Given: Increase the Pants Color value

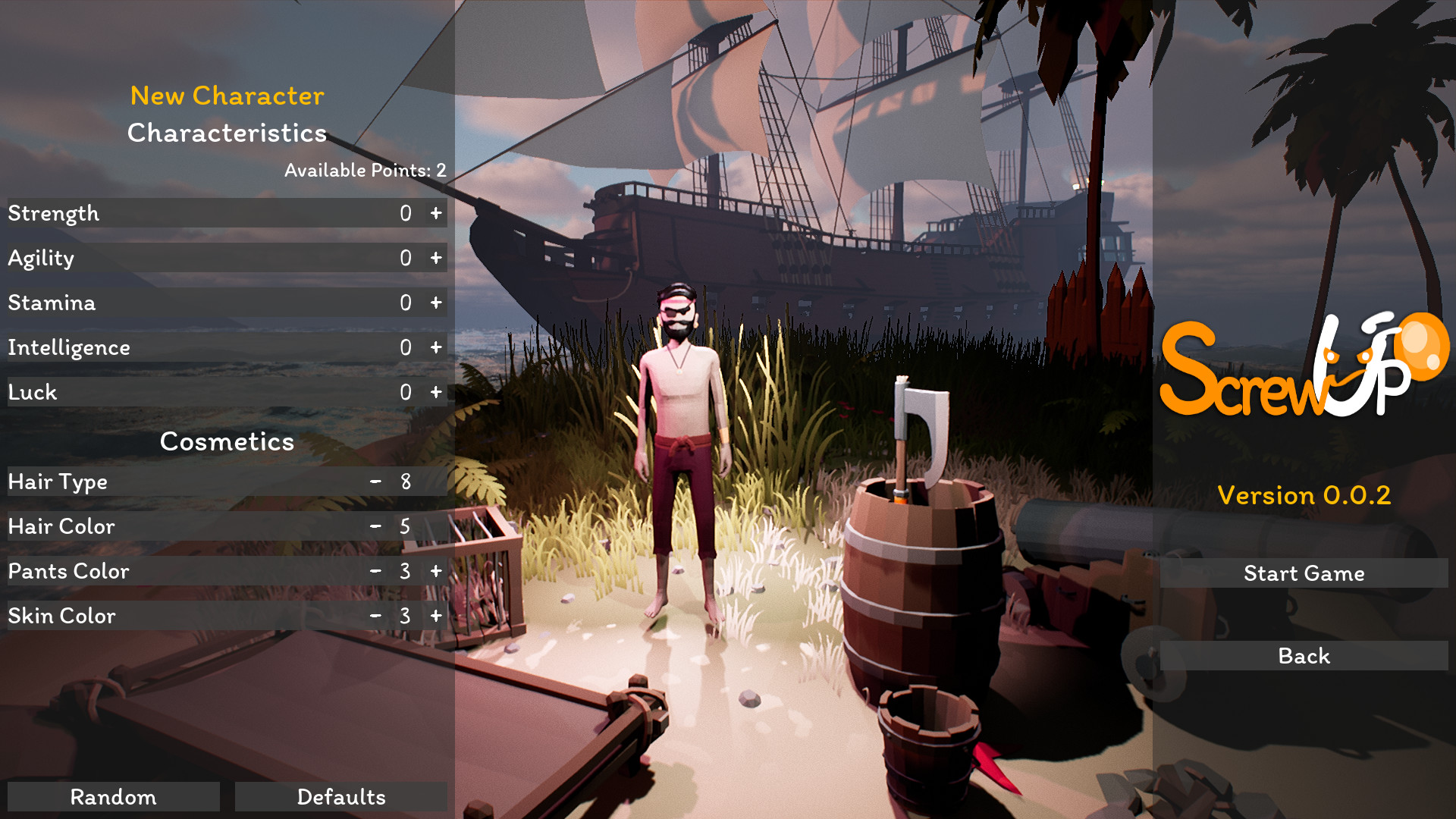Looking at the screenshot, I should pos(436,571).
